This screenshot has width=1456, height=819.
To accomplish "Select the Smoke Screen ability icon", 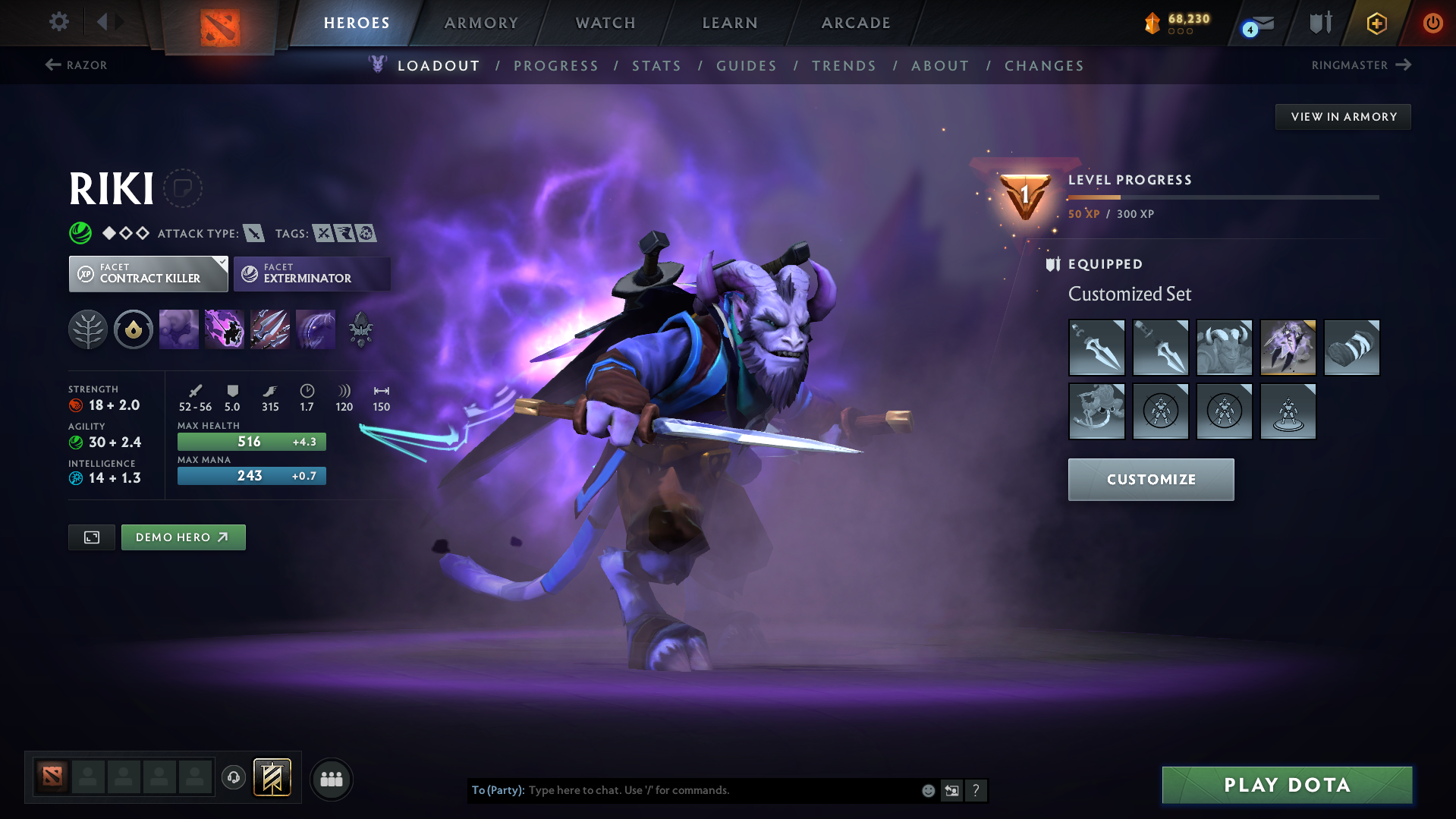I will click(x=179, y=329).
